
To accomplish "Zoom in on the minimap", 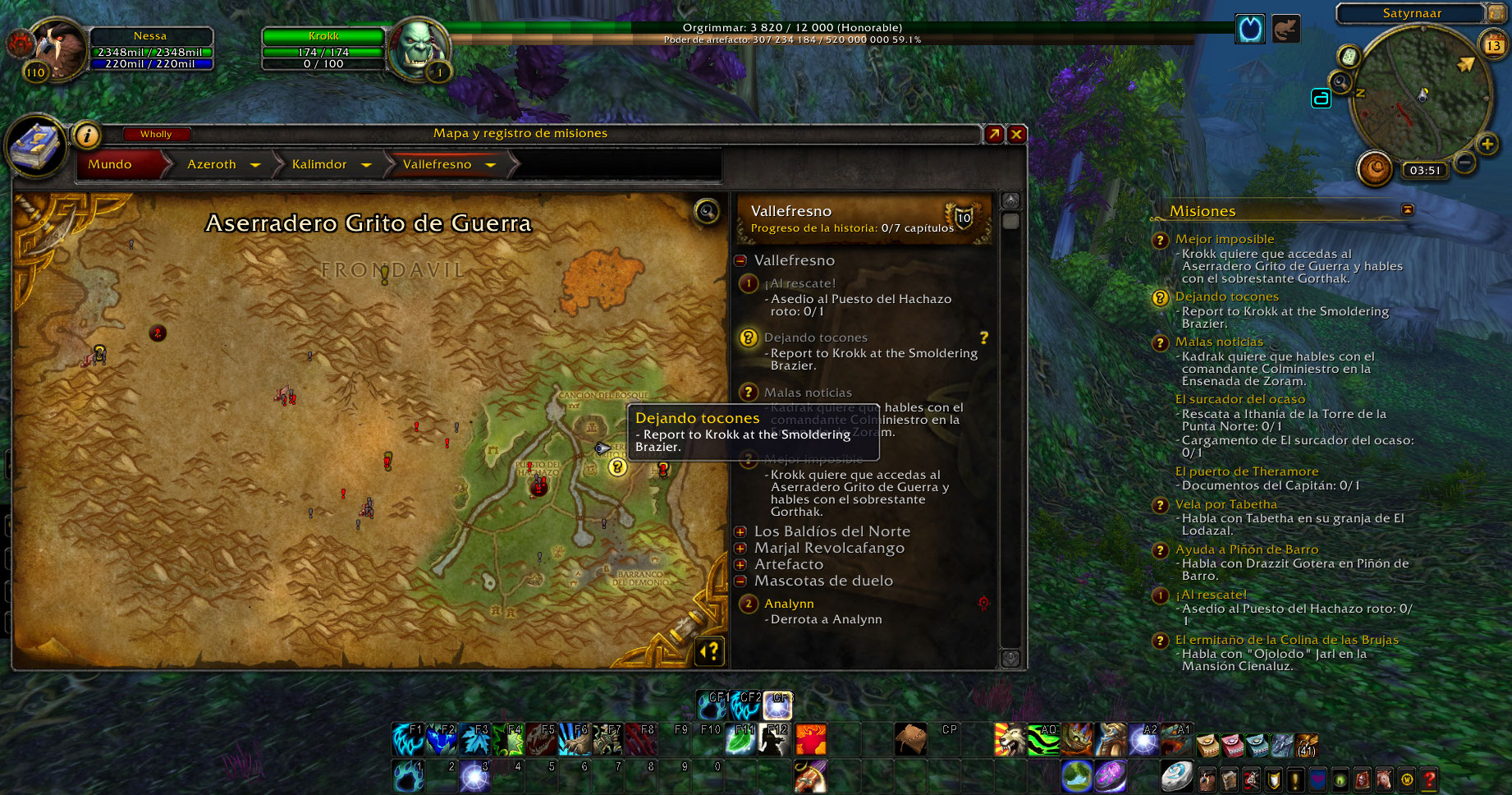I will (x=1487, y=145).
